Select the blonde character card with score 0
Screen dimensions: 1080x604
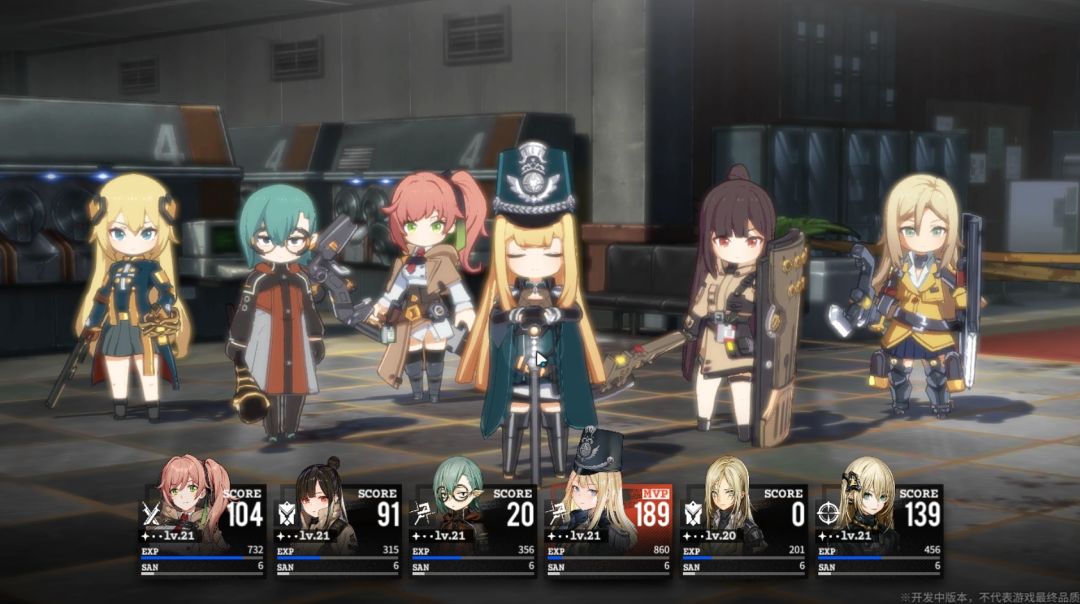point(743,530)
